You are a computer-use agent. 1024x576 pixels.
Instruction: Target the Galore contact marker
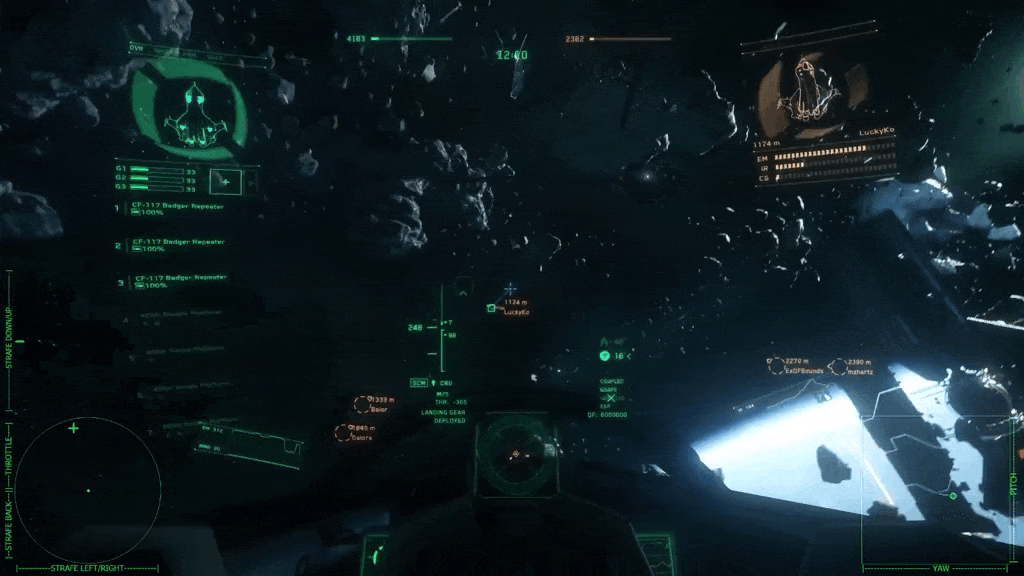point(343,432)
